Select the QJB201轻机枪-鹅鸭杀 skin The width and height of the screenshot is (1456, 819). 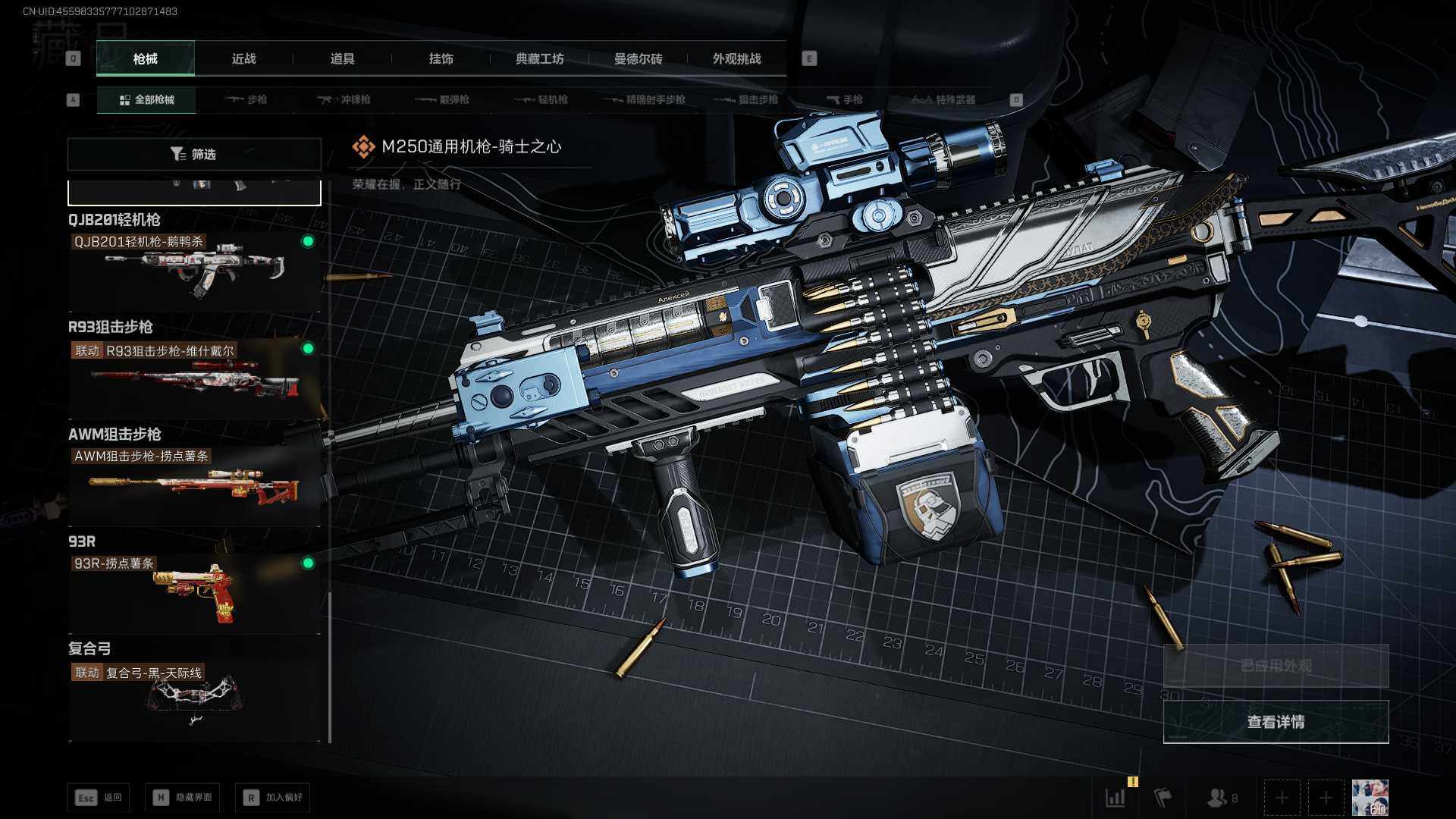194,270
